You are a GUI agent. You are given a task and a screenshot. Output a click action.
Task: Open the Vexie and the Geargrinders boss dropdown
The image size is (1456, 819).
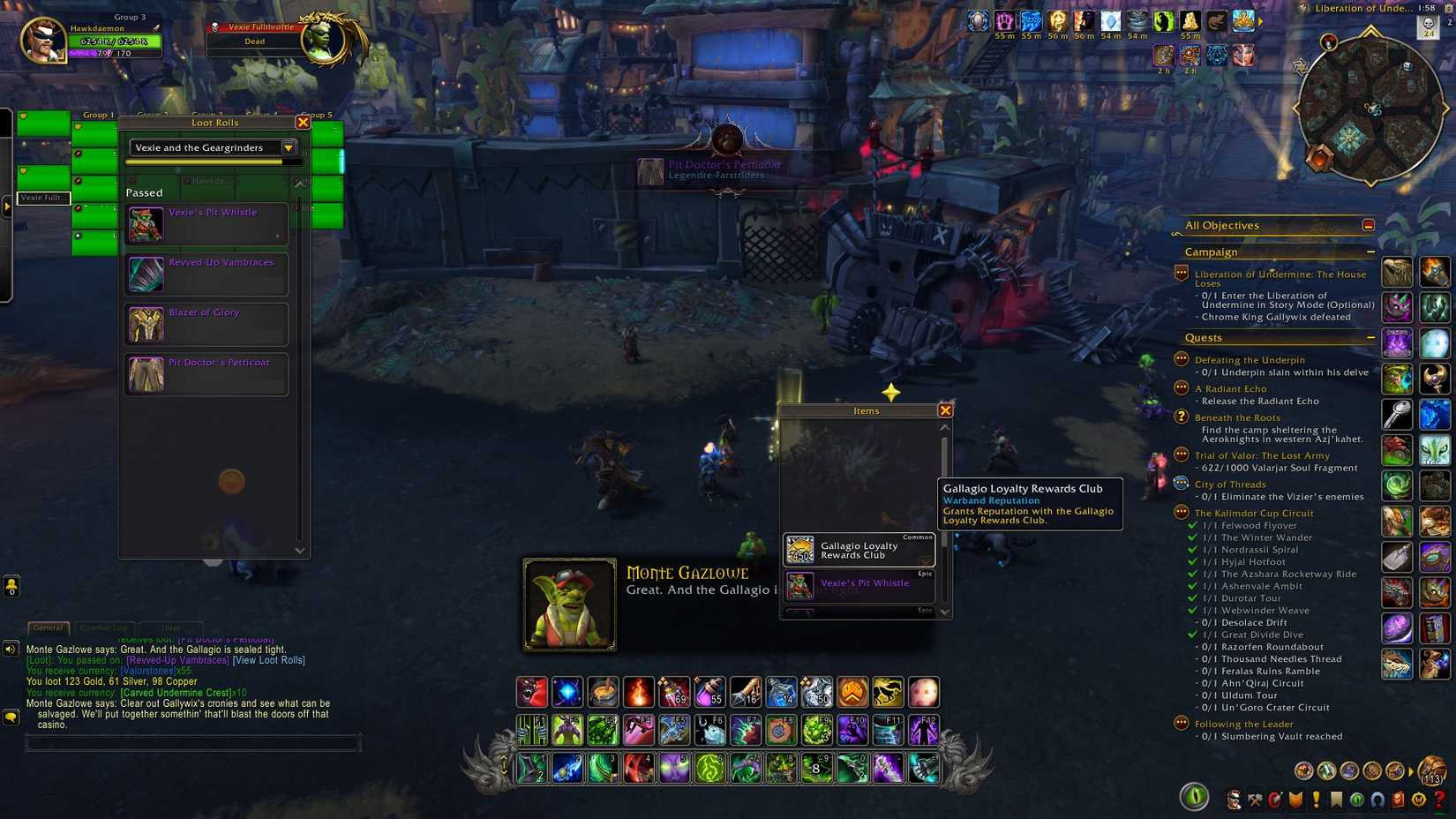[211, 147]
